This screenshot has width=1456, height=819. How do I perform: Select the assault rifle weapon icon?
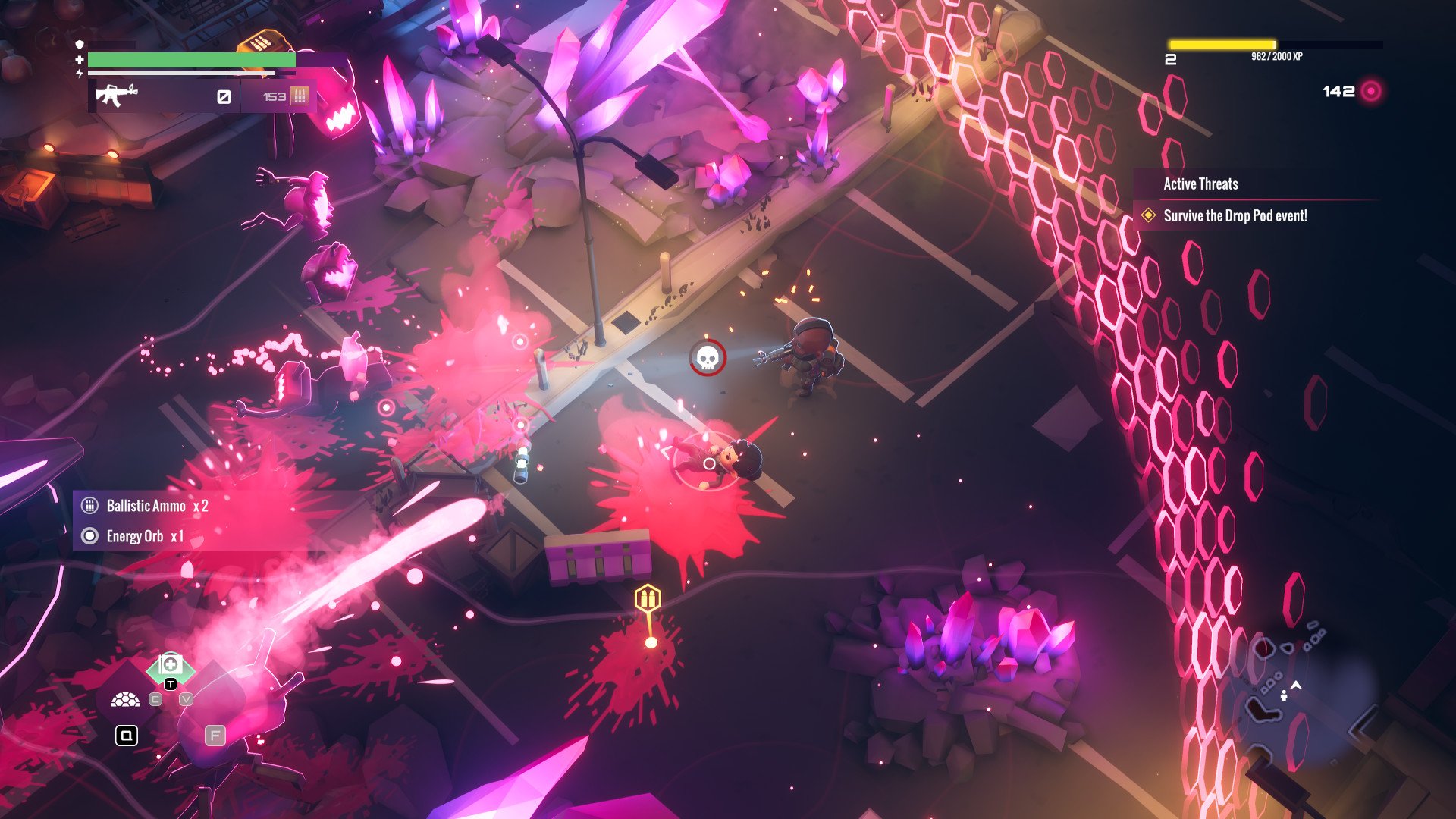click(x=117, y=95)
